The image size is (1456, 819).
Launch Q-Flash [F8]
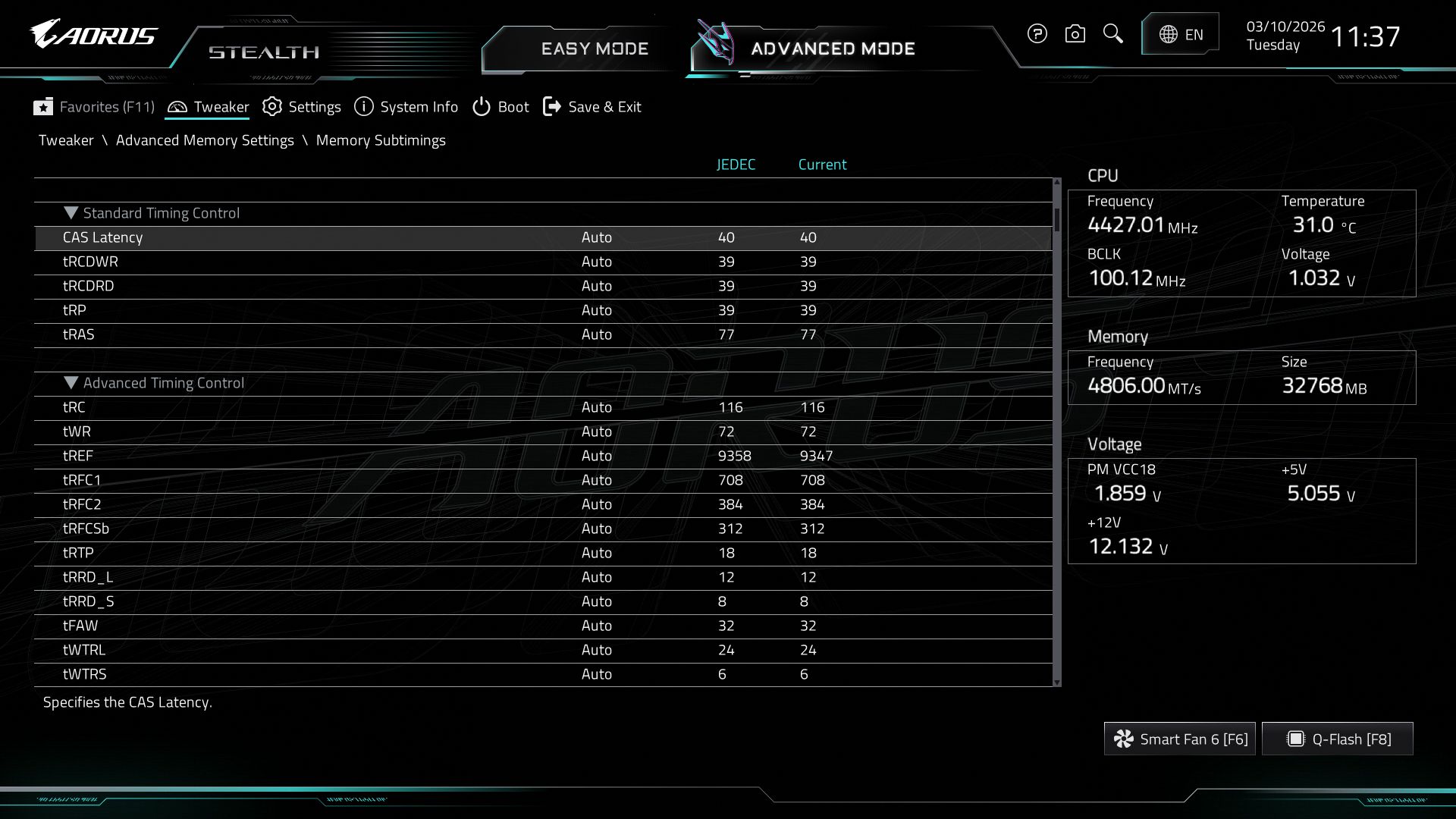coord(1337,738)
